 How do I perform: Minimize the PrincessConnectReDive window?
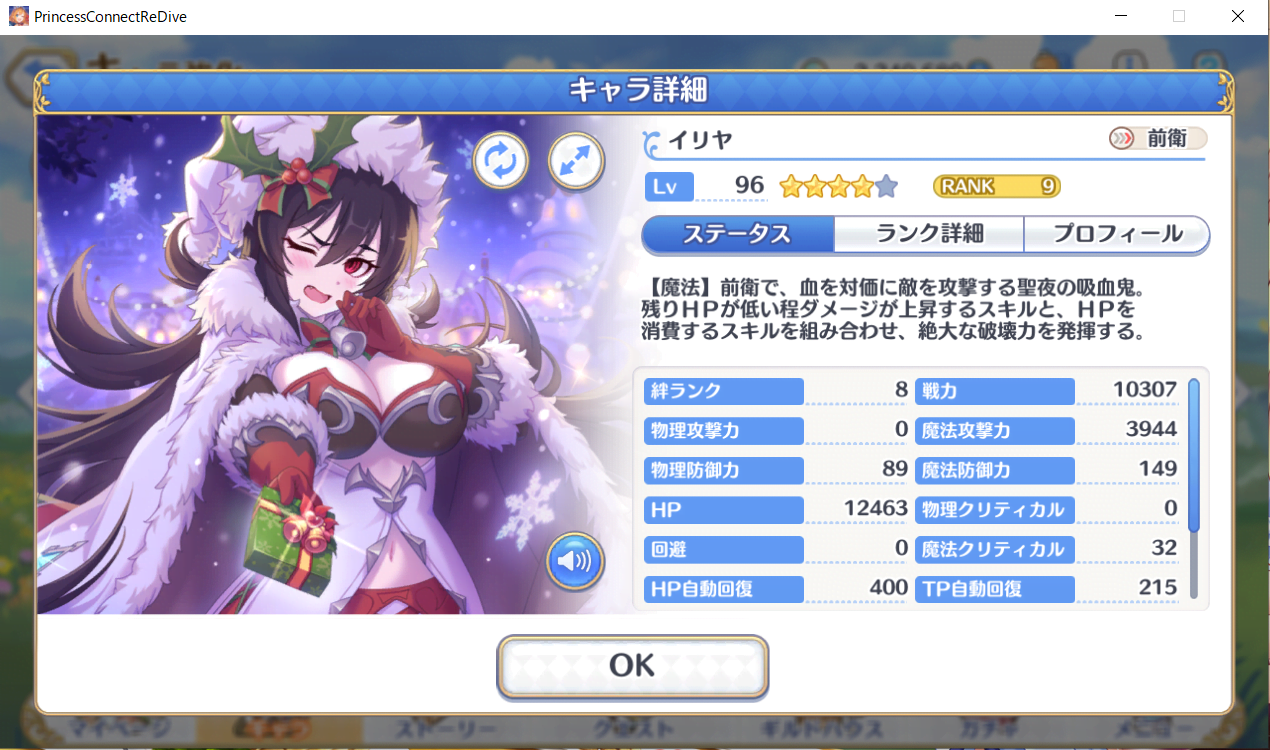[1121, 16]
